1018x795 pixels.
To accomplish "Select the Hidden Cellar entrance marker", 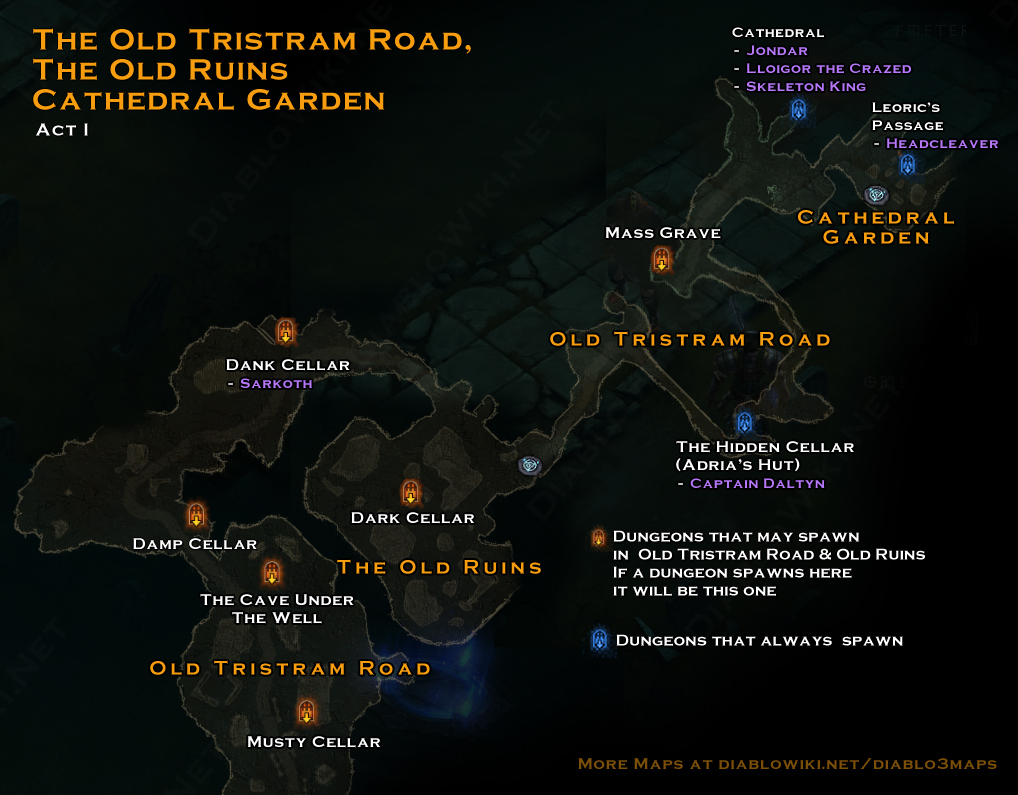I will [744, 421].
